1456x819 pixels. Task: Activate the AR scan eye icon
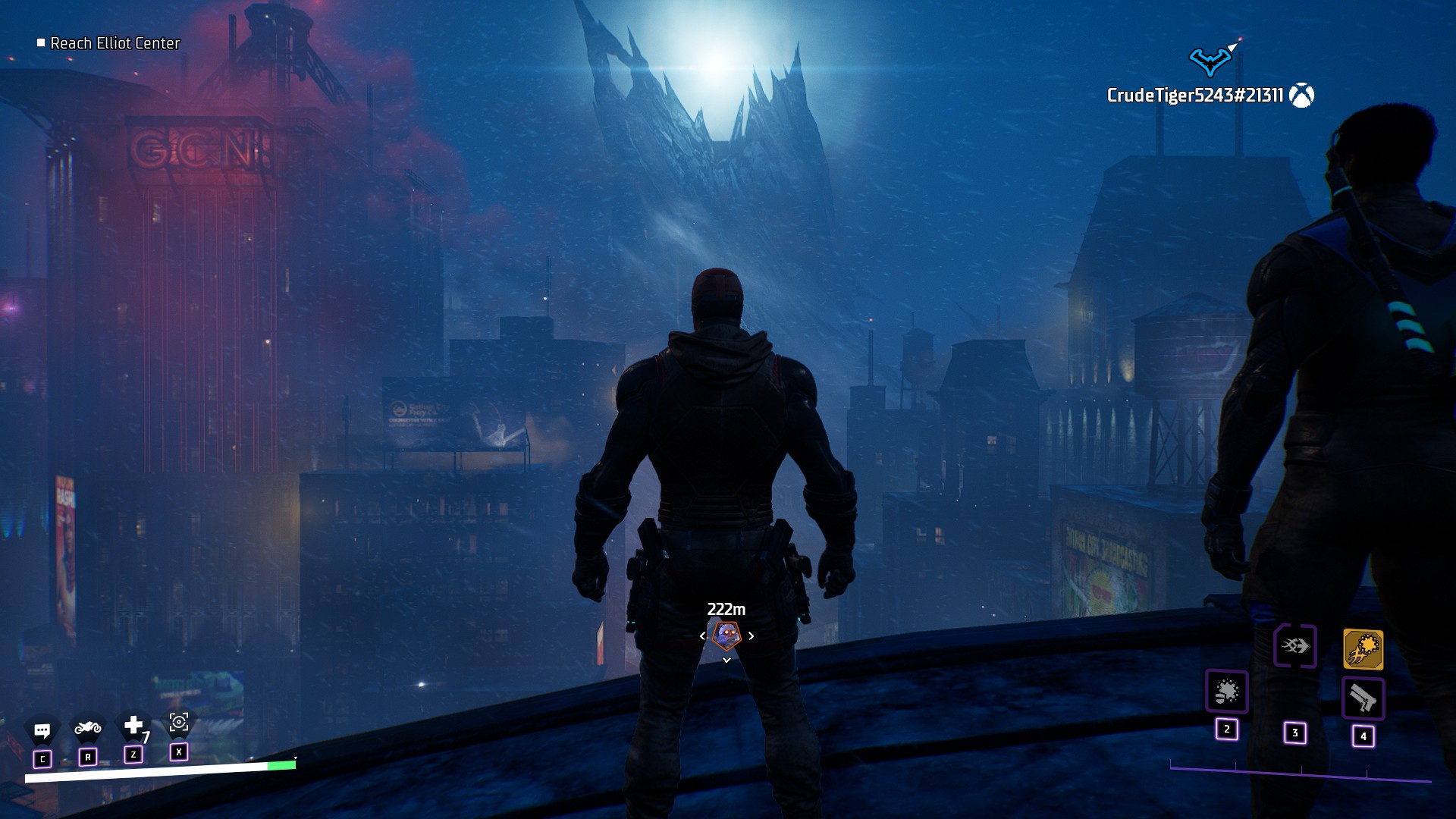point(179,723)
